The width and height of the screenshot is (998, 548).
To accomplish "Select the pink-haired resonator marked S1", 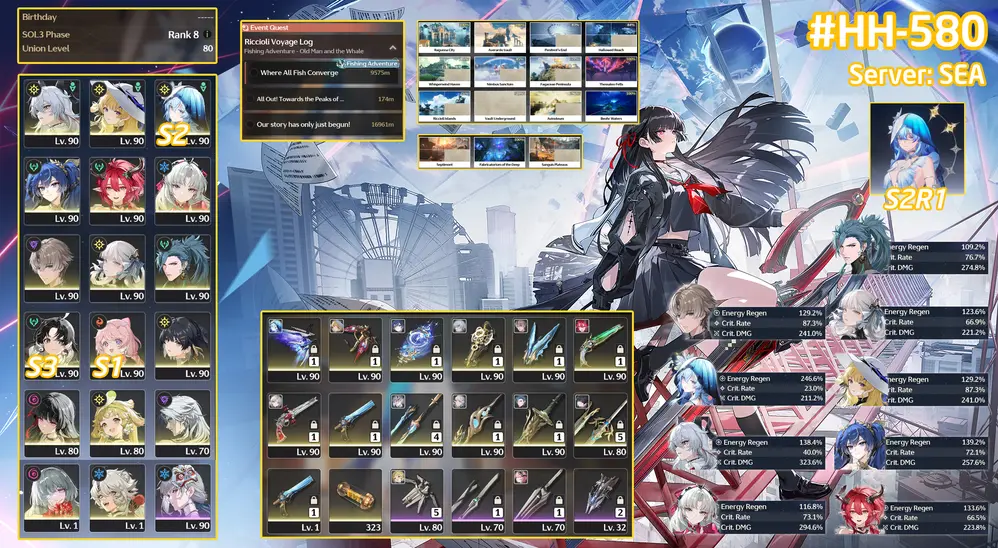I will [x=118, y=346].
